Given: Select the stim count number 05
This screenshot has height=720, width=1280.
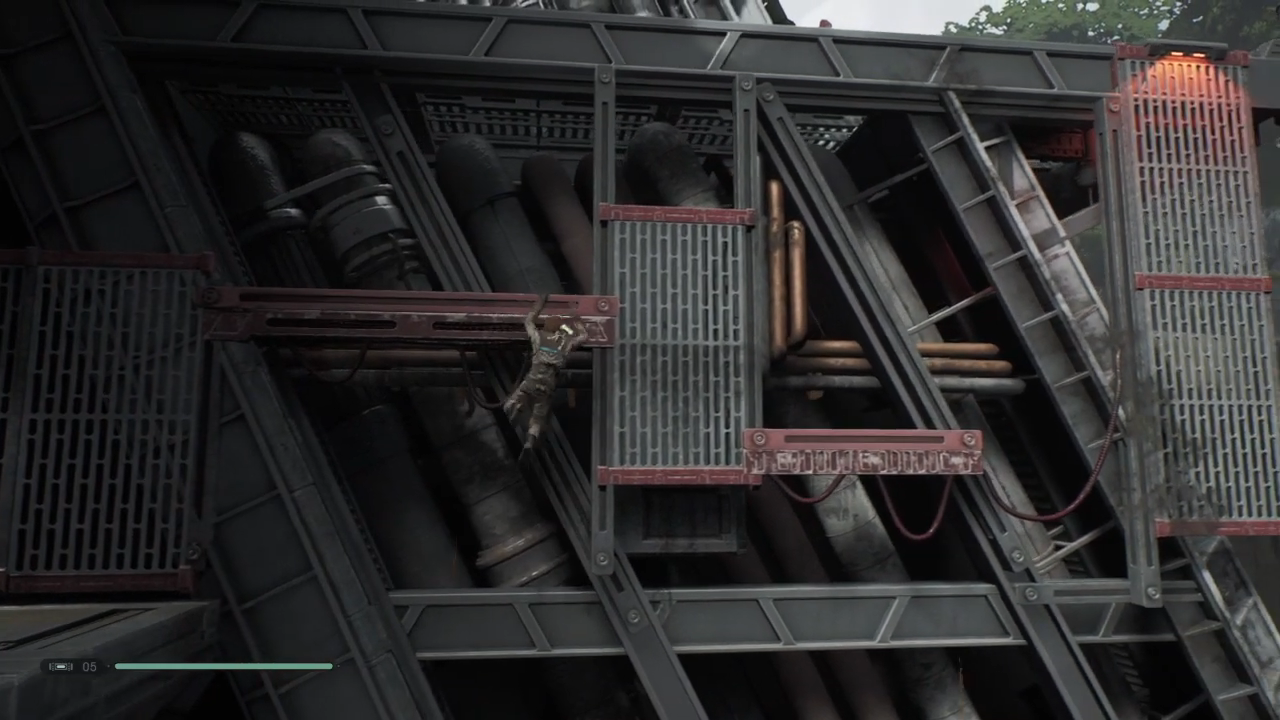Looking at the screenshot, I should coord(90,666).
